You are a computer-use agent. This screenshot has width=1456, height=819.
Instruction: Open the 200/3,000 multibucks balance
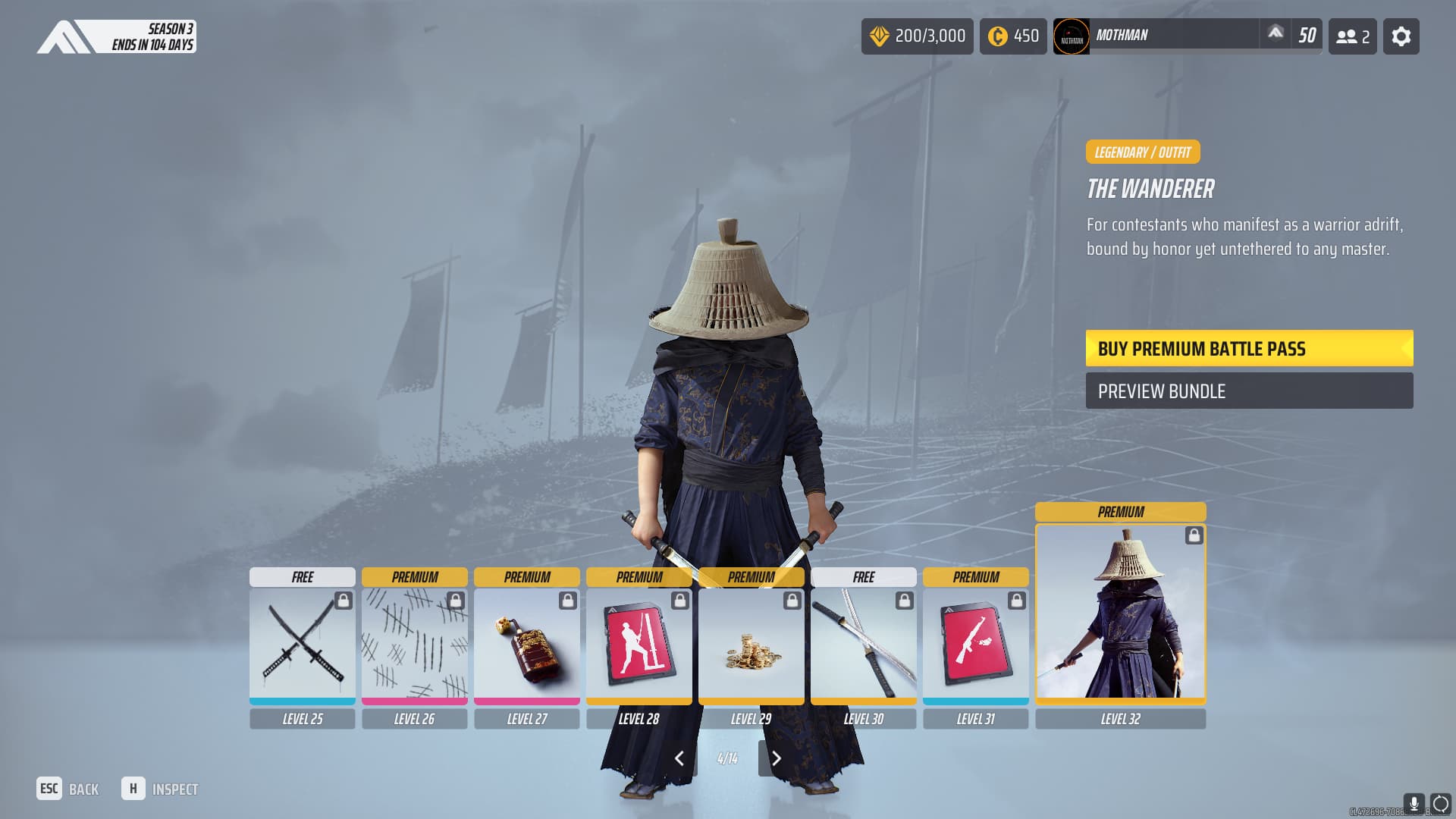(x=917, y=36)
